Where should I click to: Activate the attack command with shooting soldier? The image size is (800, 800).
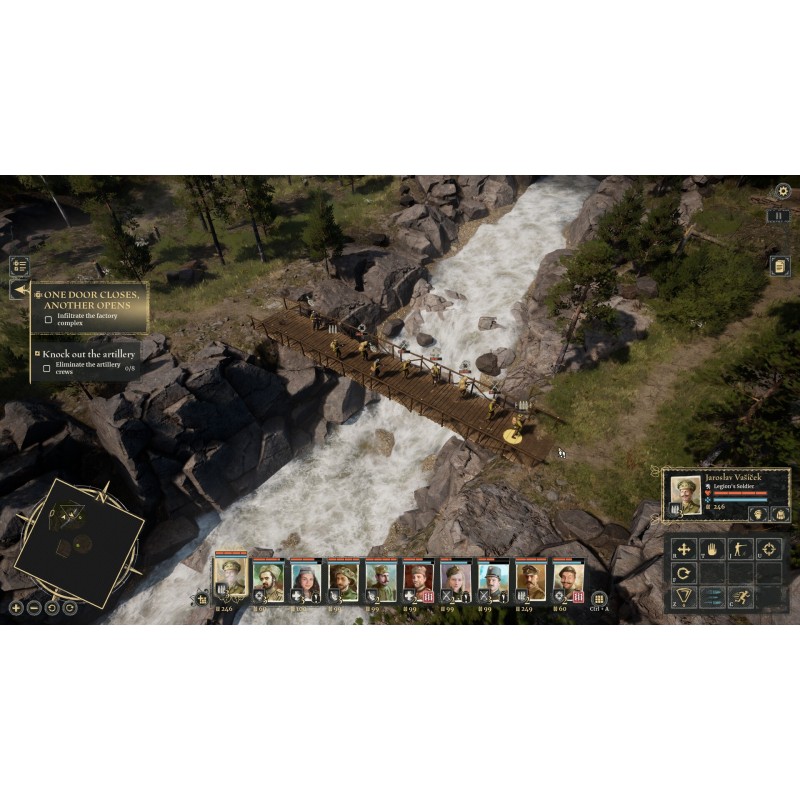coord(740,548)
